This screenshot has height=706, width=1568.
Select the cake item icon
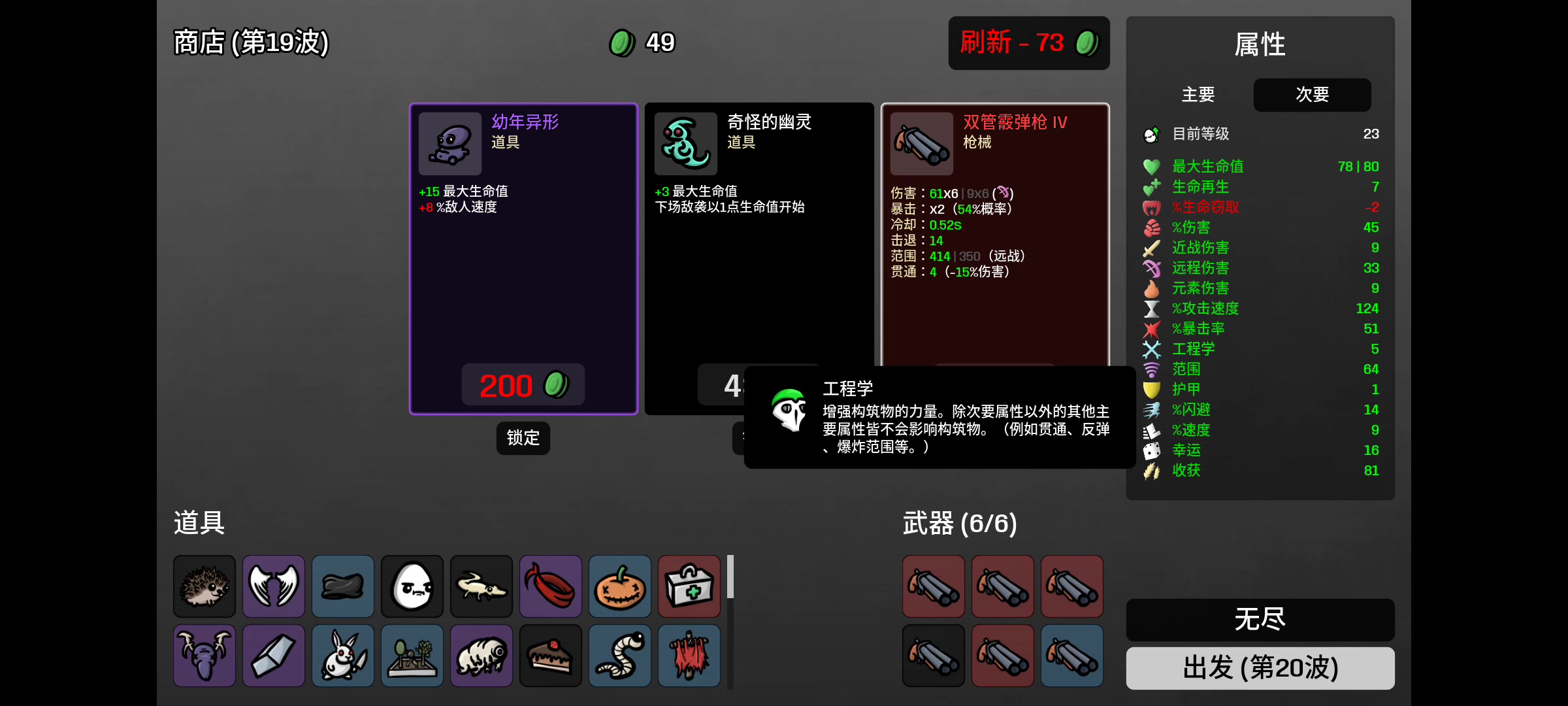549,656
